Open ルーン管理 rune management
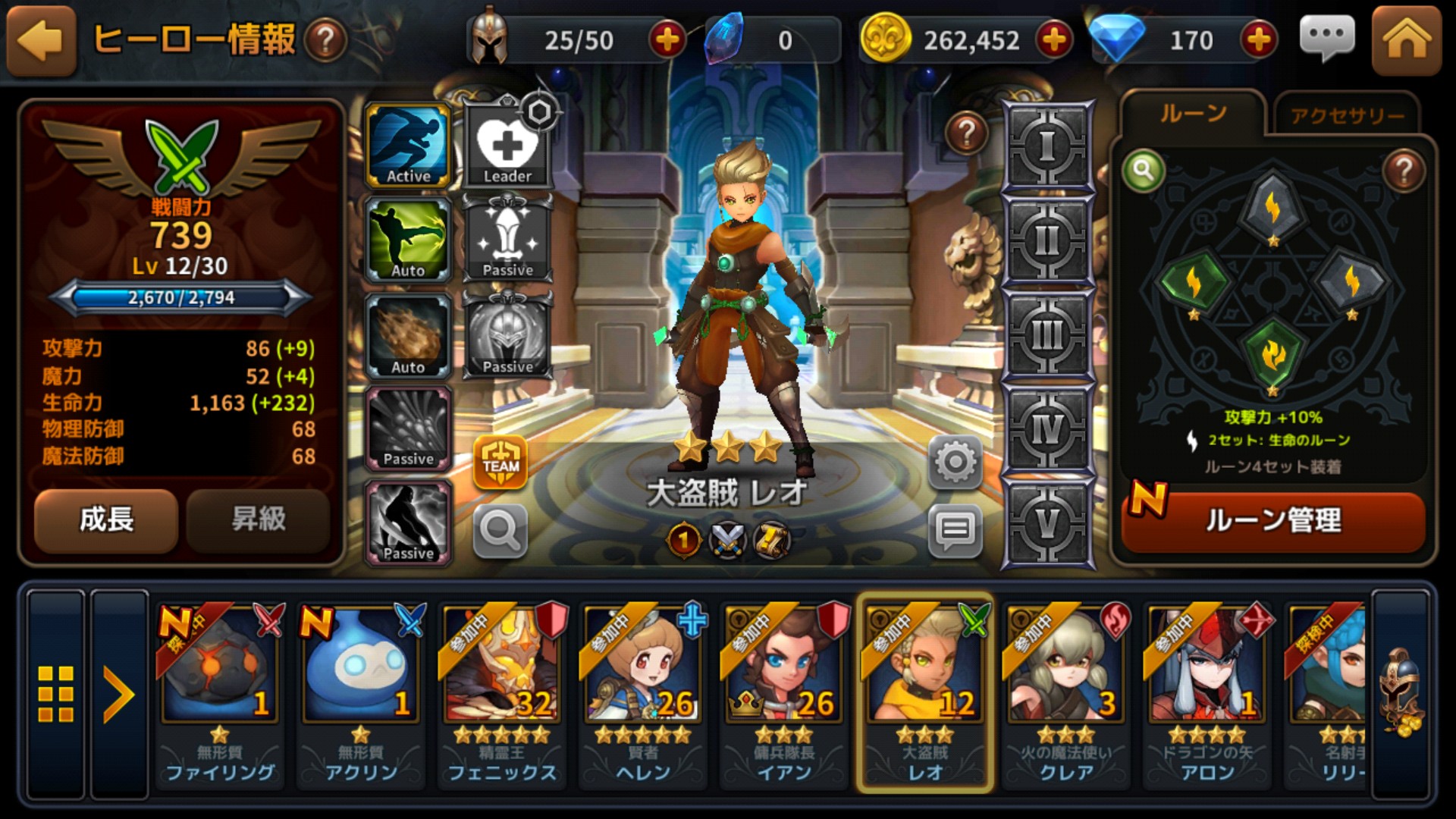 pos(1272,521)
